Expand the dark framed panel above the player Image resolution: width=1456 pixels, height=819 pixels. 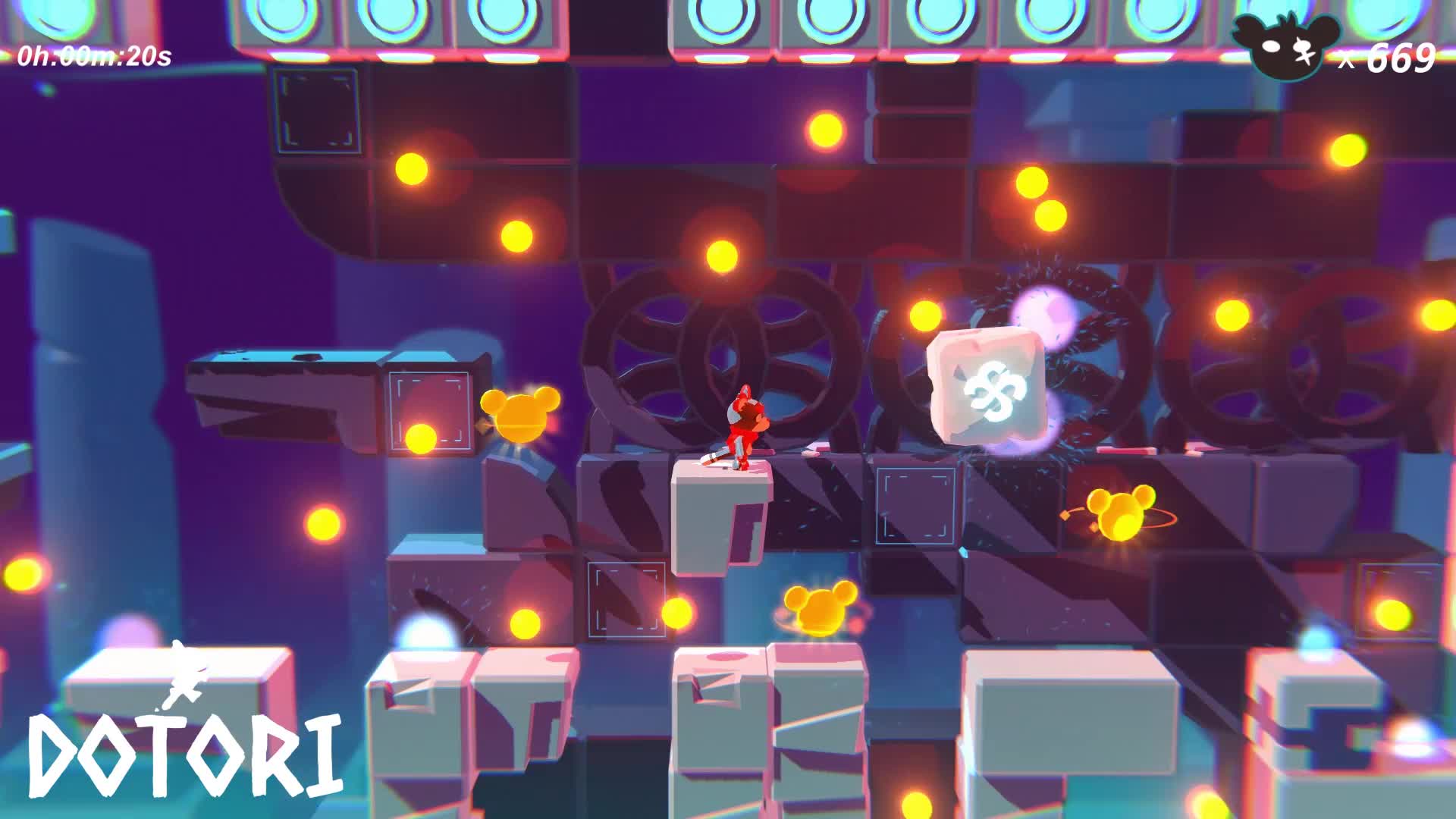pyautogui.click(x=316, y=111)
